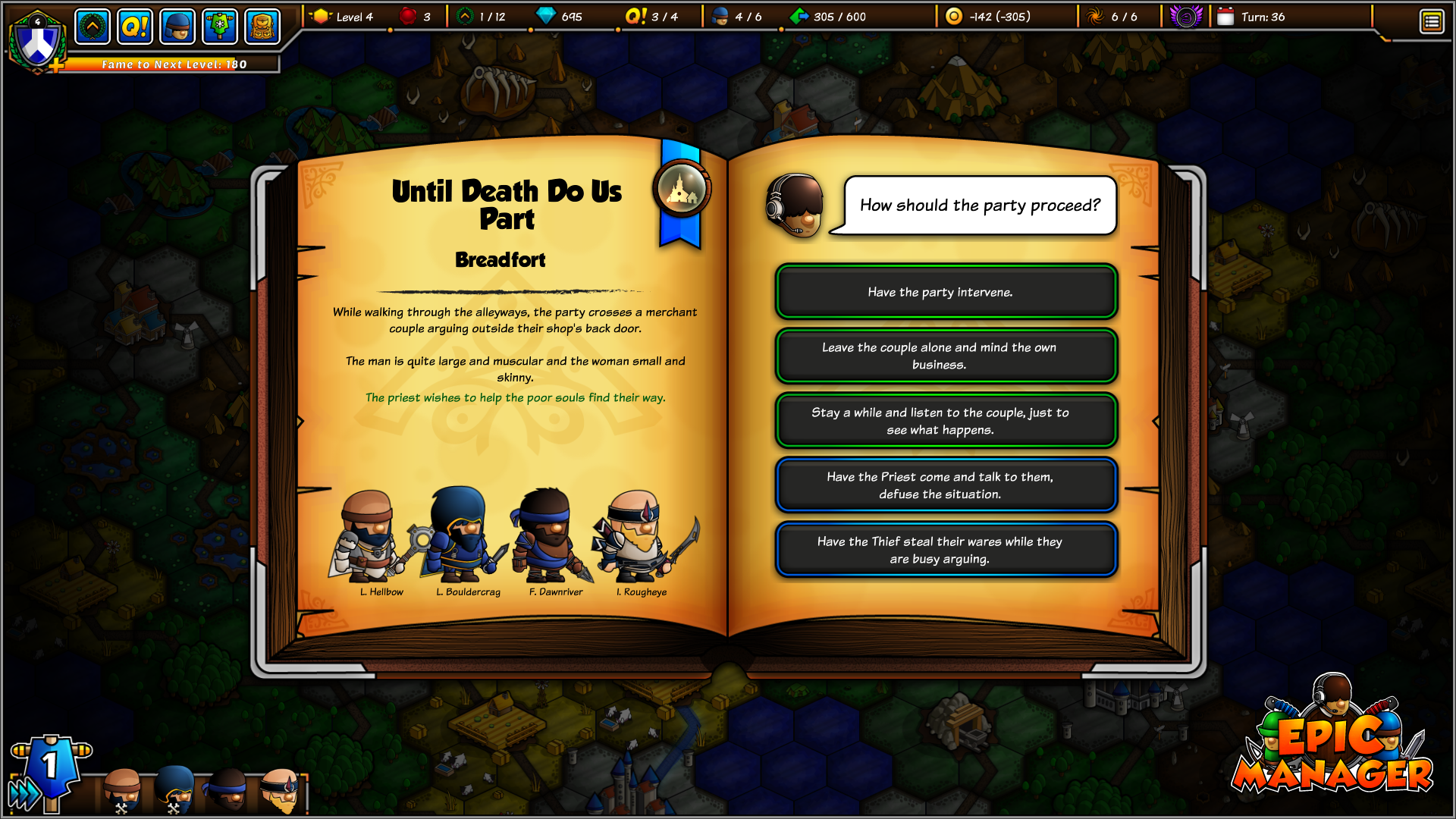Select L. Hellbow's portrait on the page
Screen dimensions: 1456x819
368,540
